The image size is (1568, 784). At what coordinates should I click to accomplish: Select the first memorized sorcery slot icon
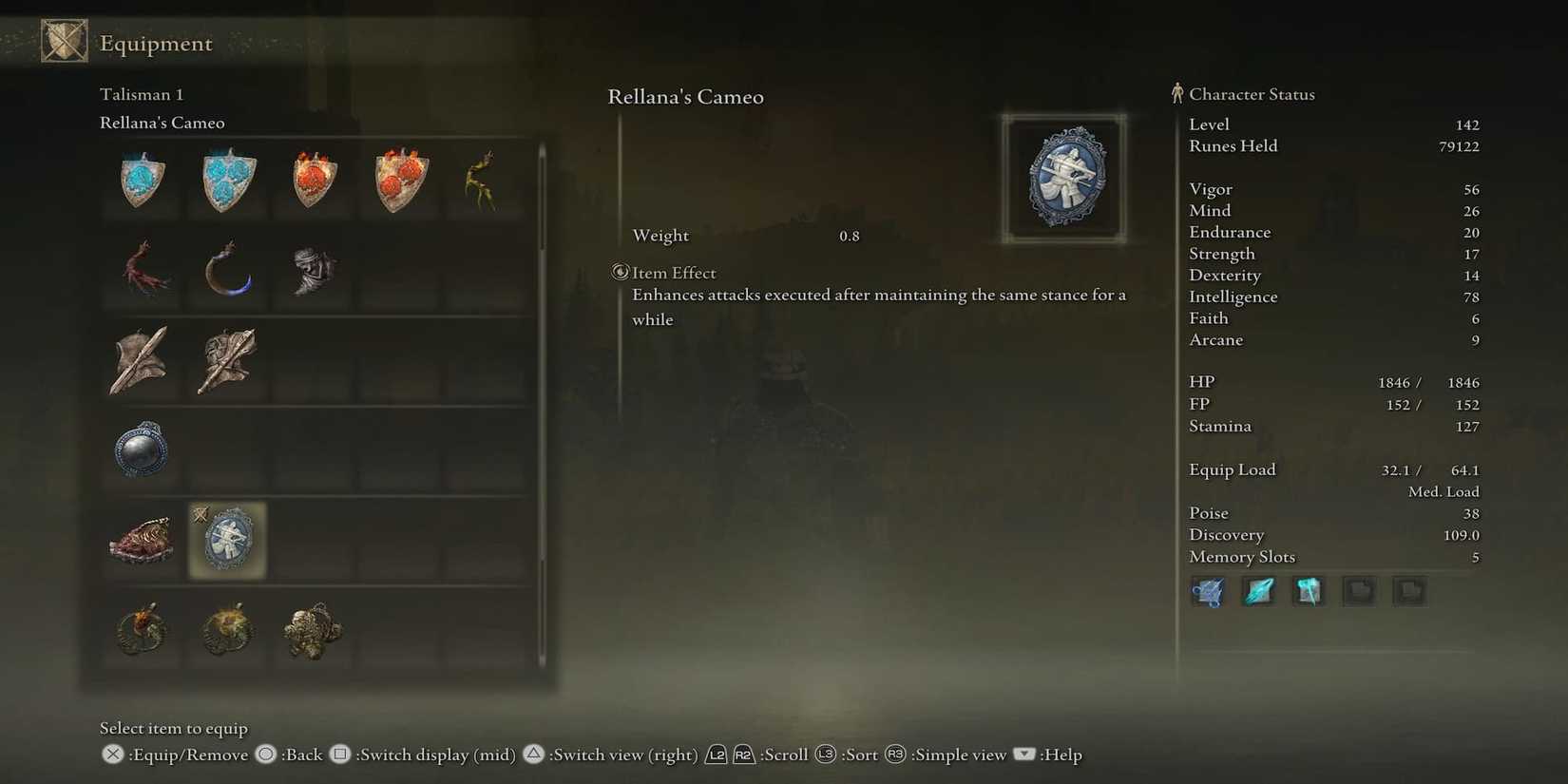[x=1207, y=591]
